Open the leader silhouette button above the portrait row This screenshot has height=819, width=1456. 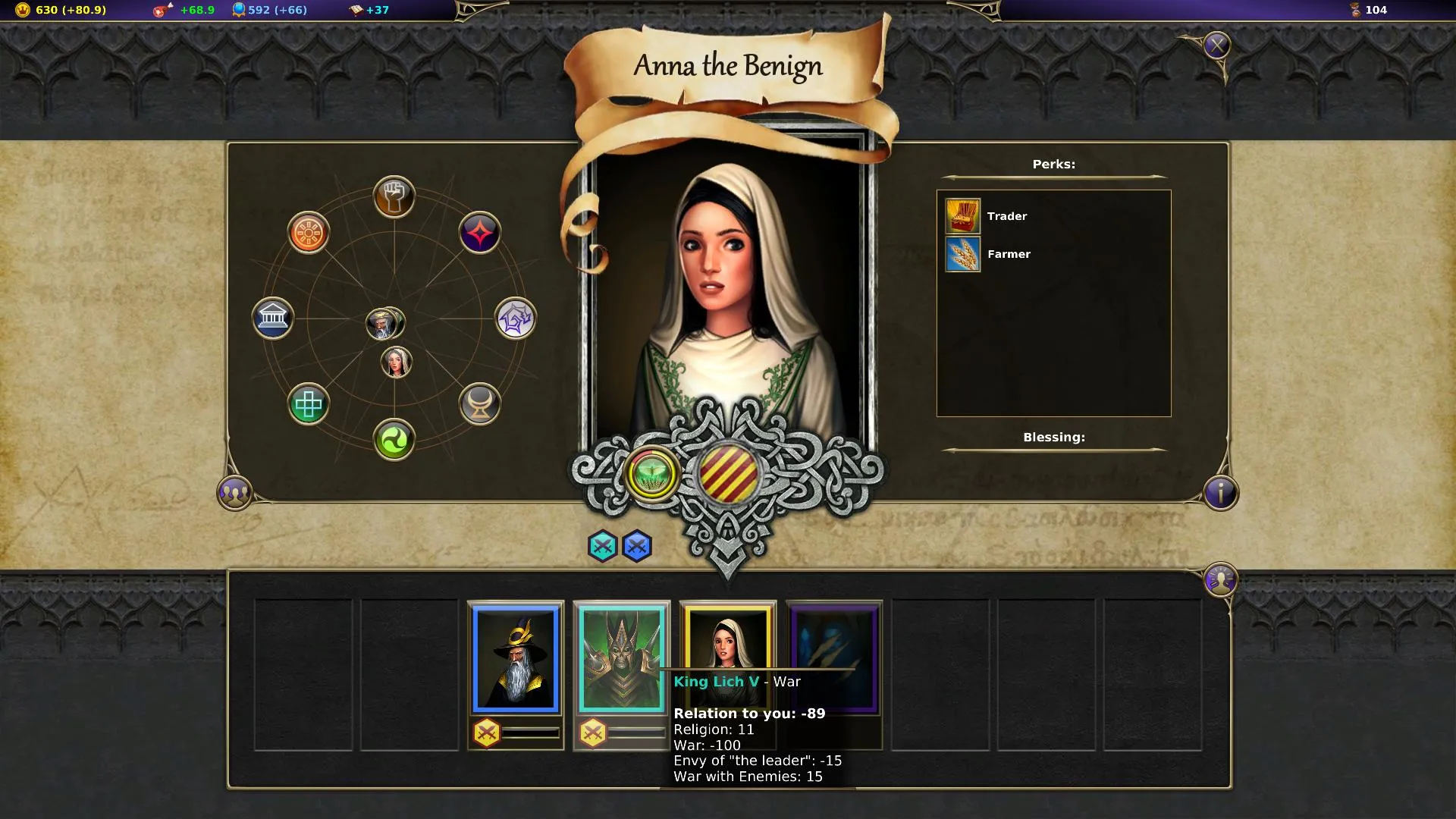click(1220, 580)
